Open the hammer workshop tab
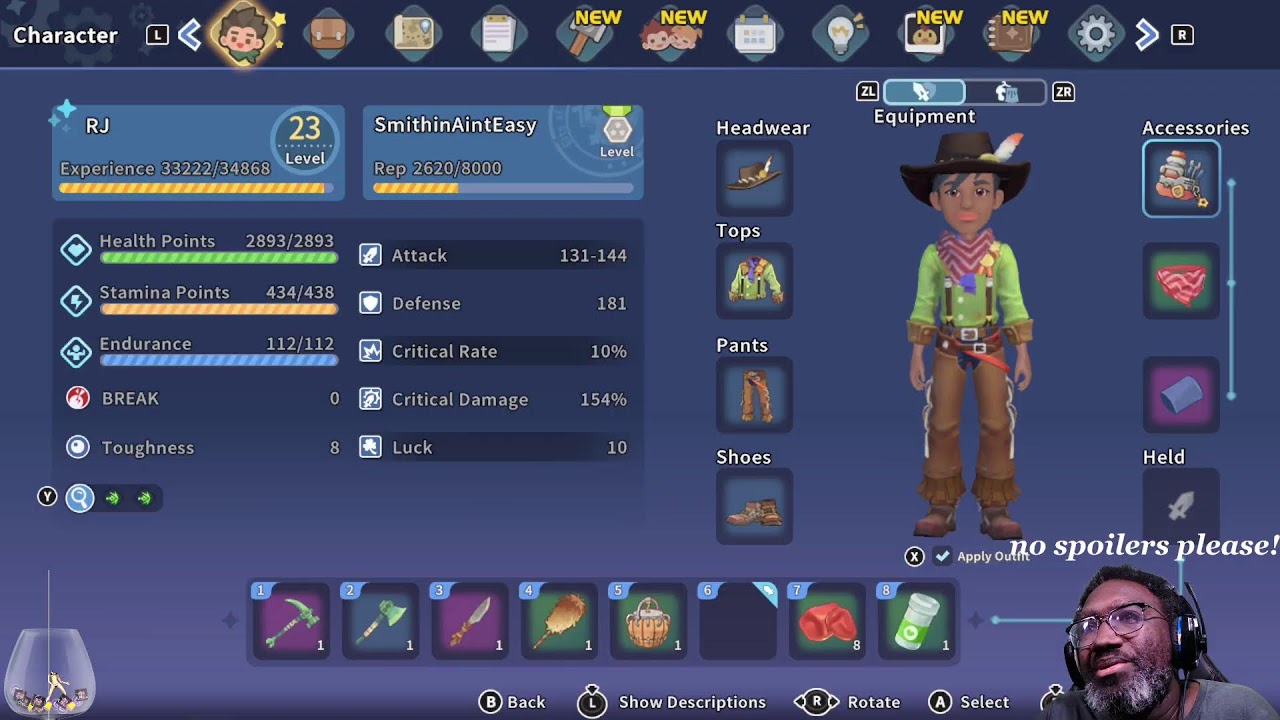The width and height of the screenshot is (1280, 720). pyautogui.click(x=584, y=36)
